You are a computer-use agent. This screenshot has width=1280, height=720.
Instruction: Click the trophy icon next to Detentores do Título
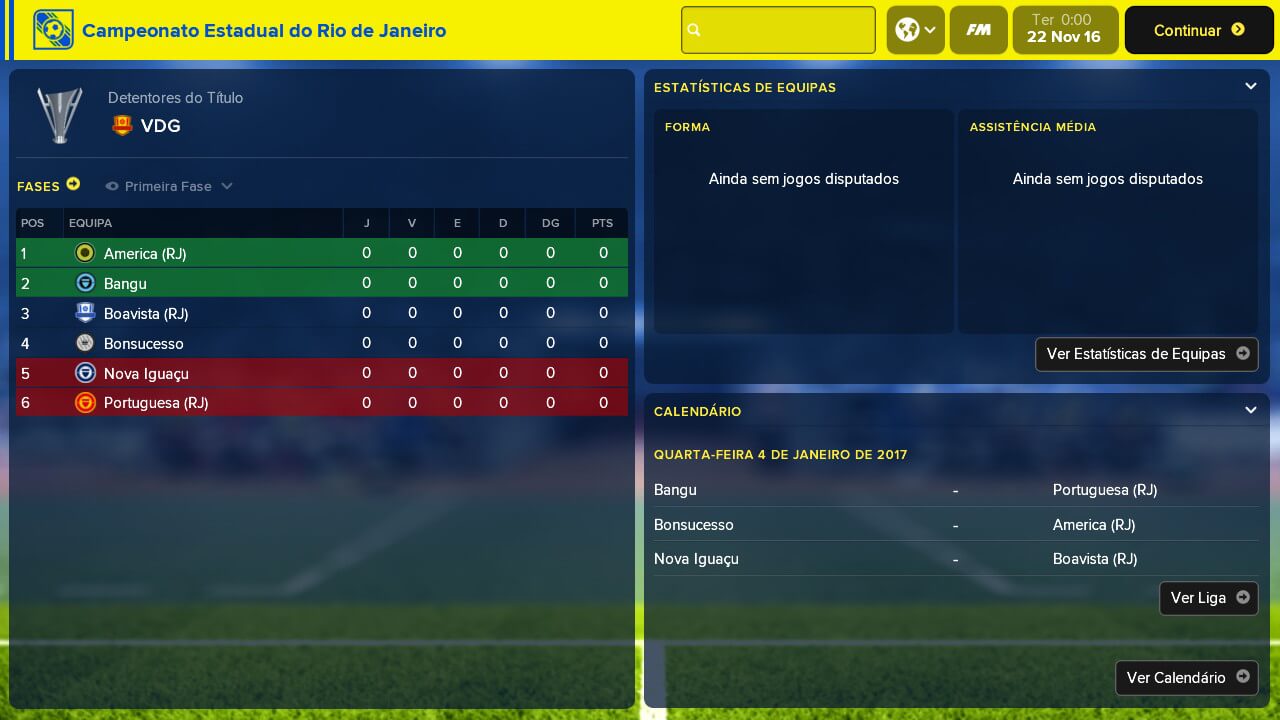(59, 113)
